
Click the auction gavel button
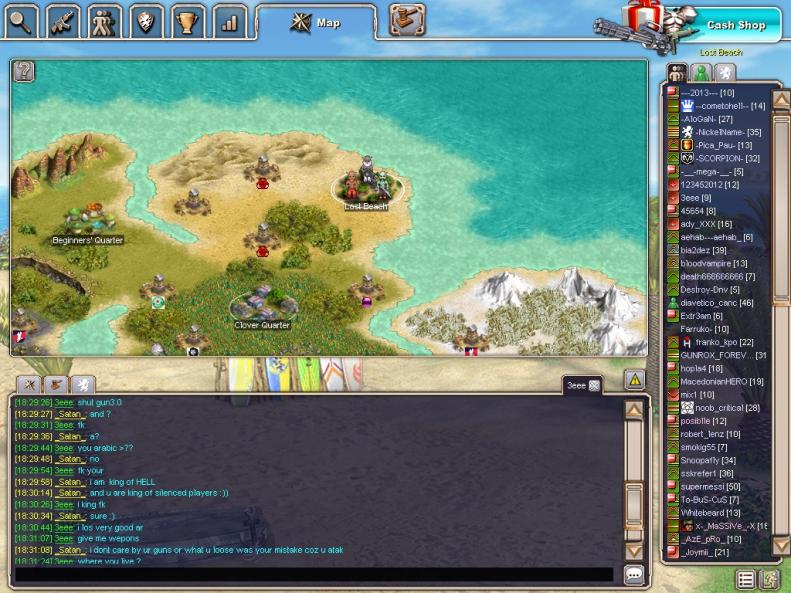406,19
